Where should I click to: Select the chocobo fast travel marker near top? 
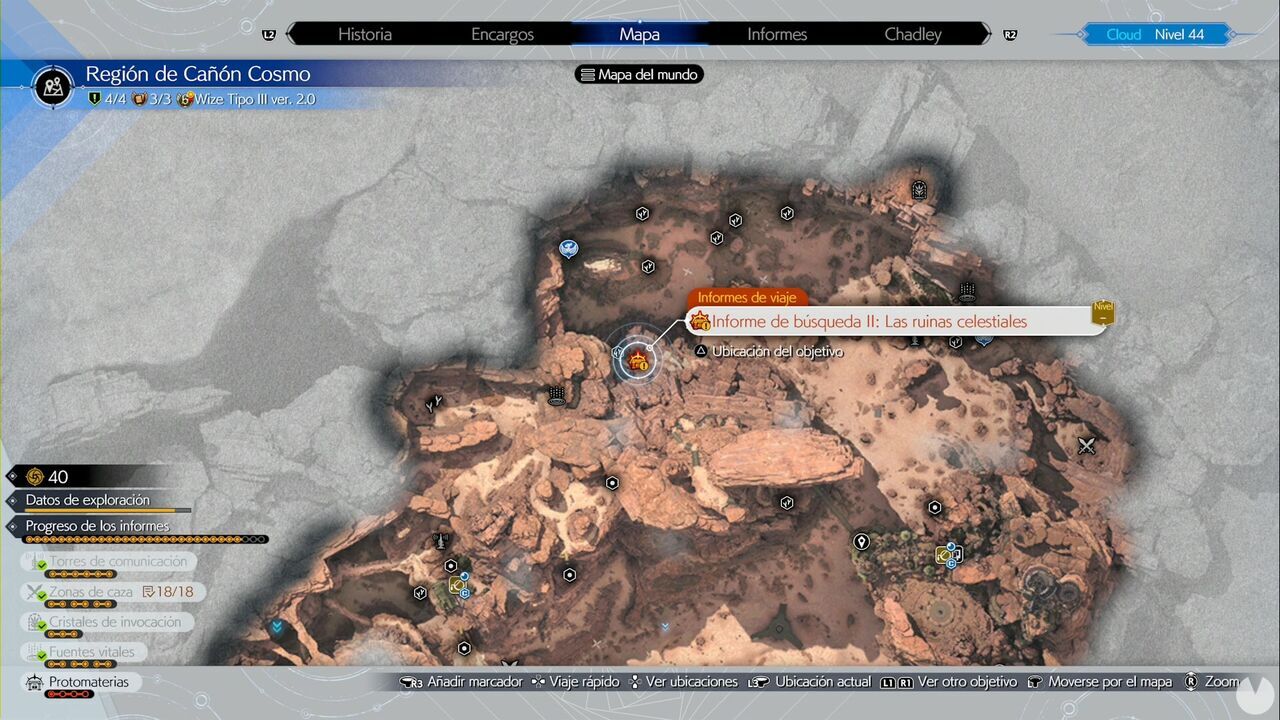[568, 249]
